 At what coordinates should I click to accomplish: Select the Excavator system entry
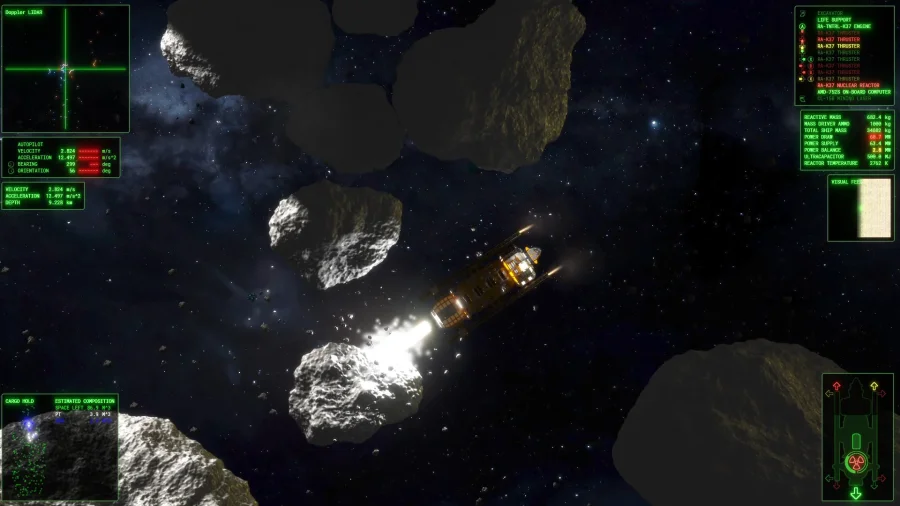832,13
